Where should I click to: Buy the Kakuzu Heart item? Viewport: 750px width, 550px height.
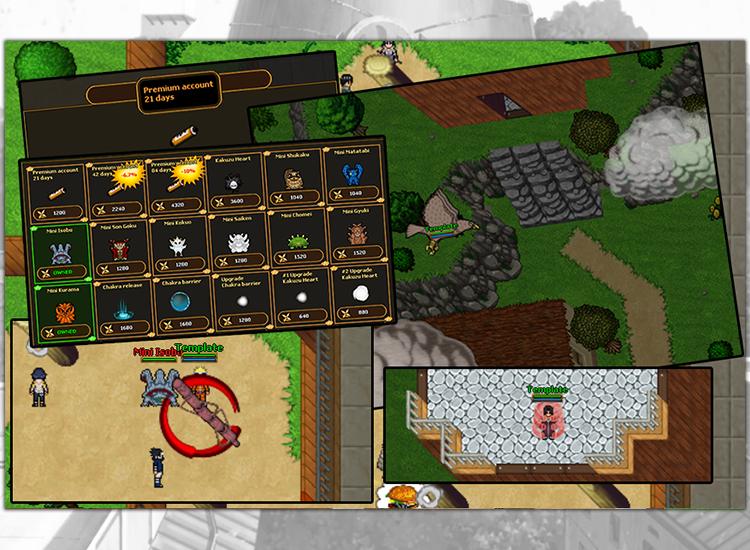coord(236,184)
